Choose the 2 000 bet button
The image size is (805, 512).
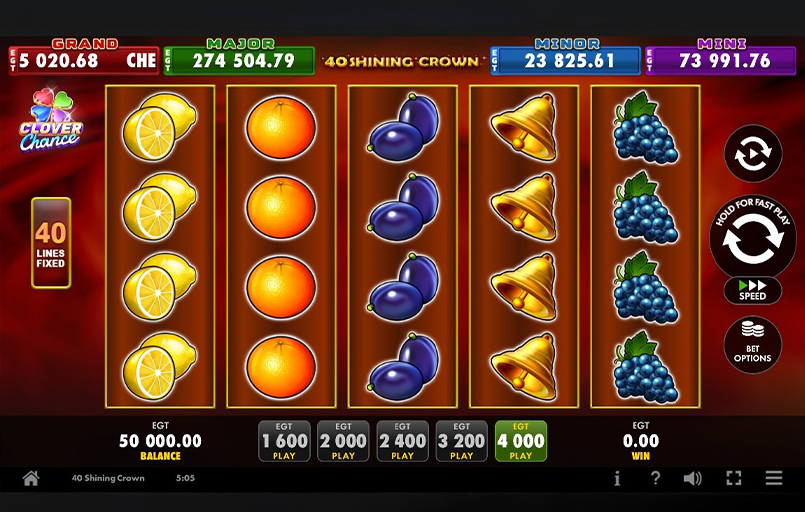tap(343, 441)
